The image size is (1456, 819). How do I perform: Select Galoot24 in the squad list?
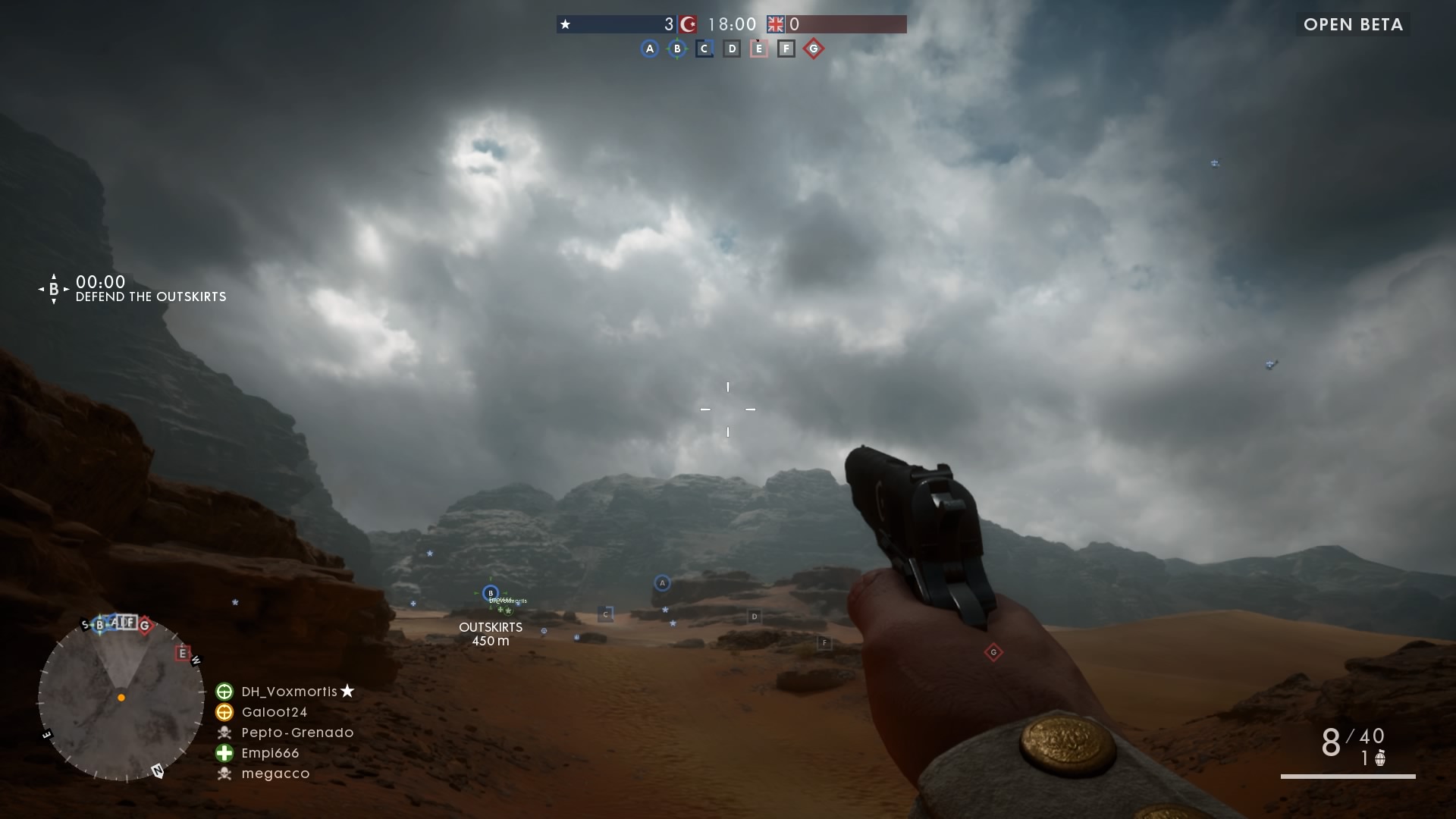pyautogui.click(x=274, y=712)
